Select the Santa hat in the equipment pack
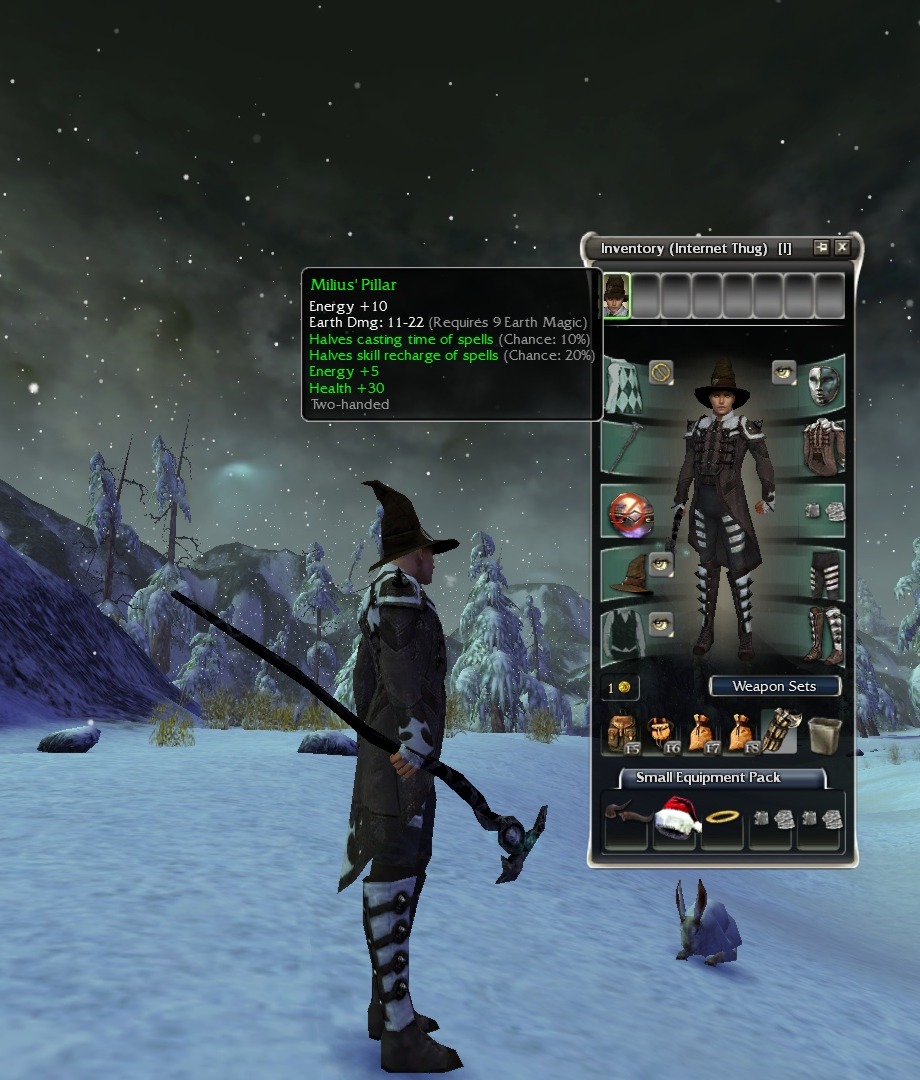Image resolution: width=920 pixels, height=1080 pixels. click(676, 818)
